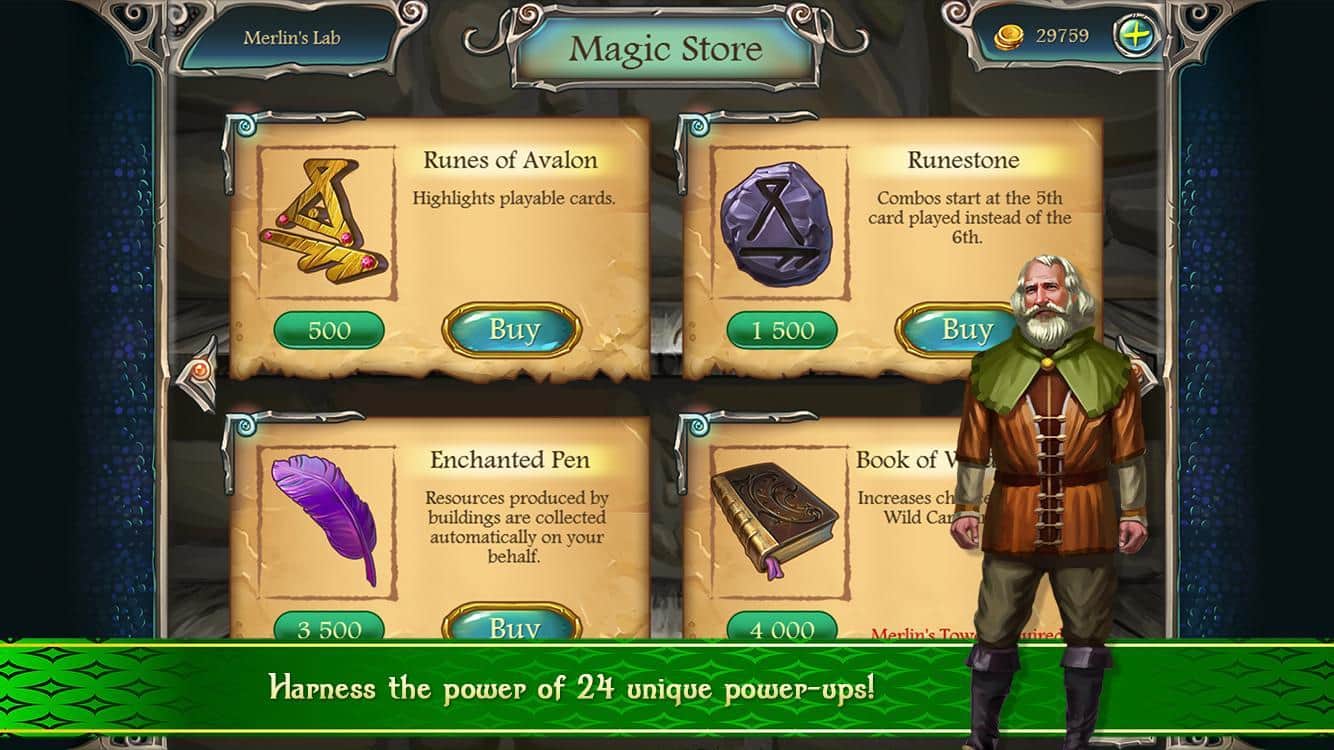Show previous store page with left arrow

(x=201, y=372)
